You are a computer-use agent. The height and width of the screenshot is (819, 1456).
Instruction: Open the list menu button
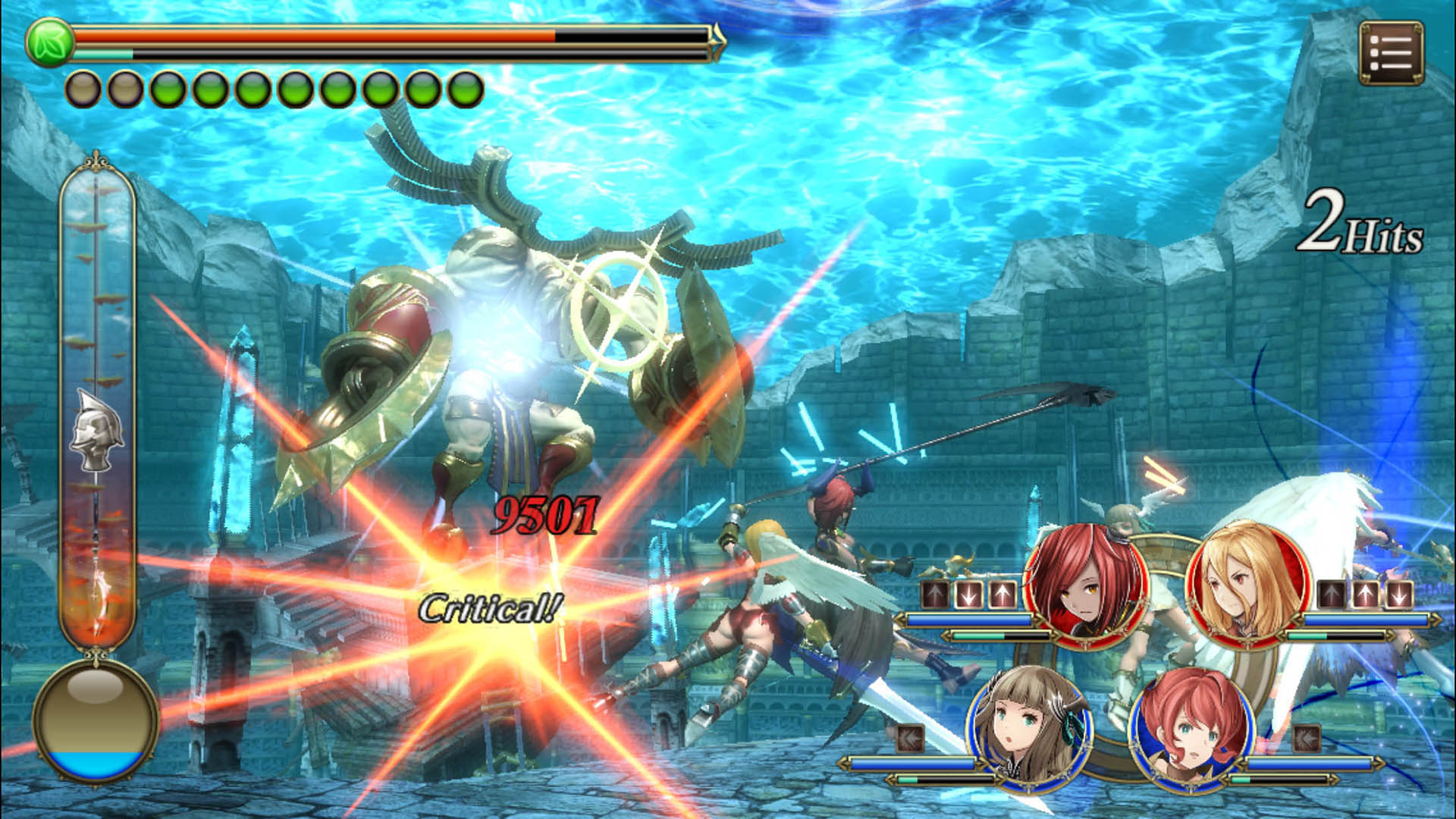coord(1391,52)
